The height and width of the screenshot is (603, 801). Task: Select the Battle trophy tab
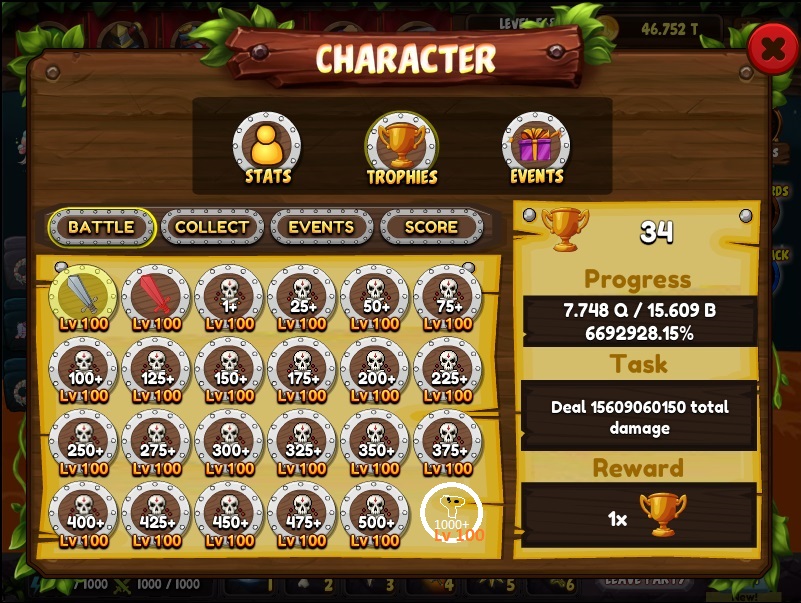101,227
